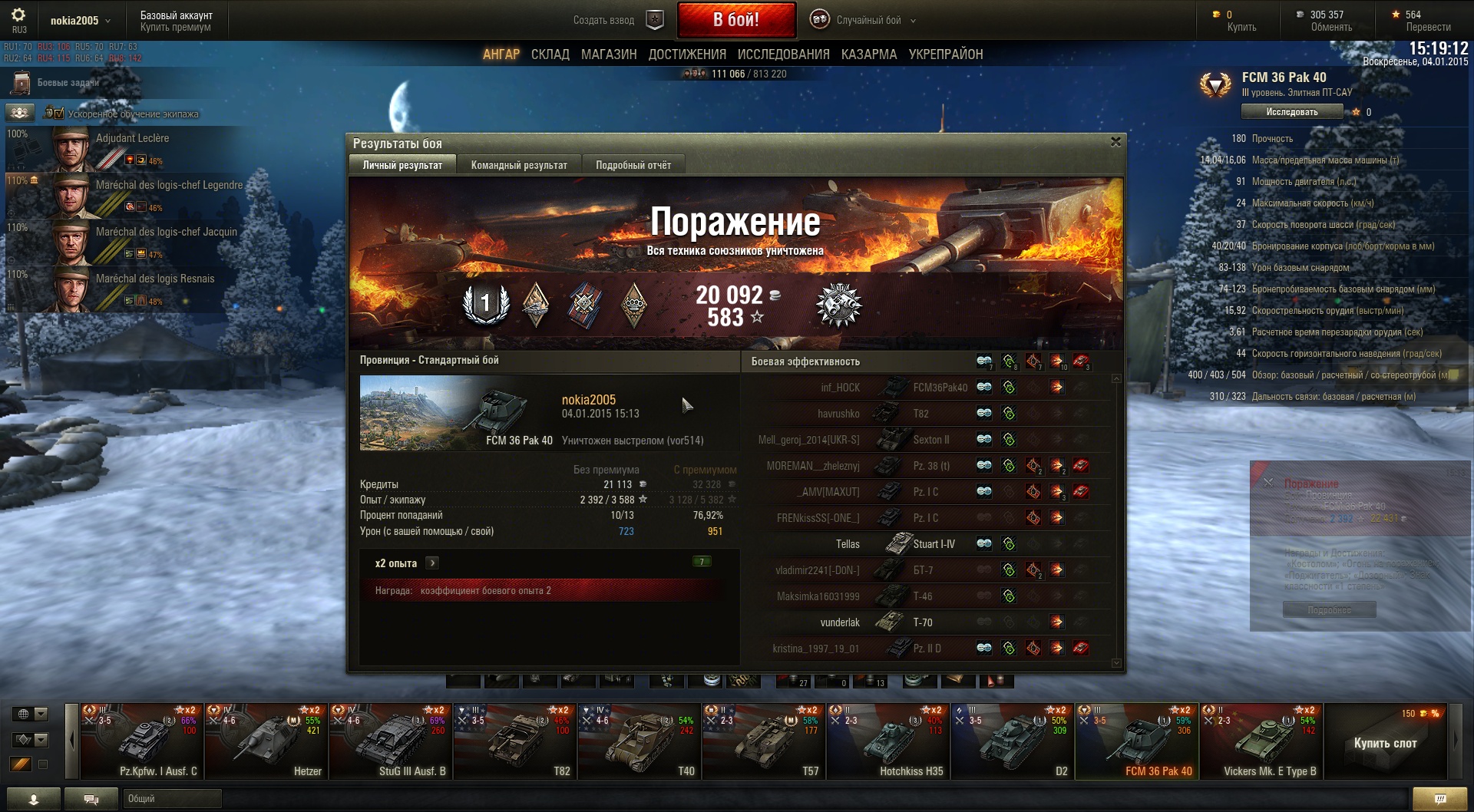Screen dimensions: 1474x812
Task: Open the ДОСТИЖЕНИЯ page
Action: (687, 54)
